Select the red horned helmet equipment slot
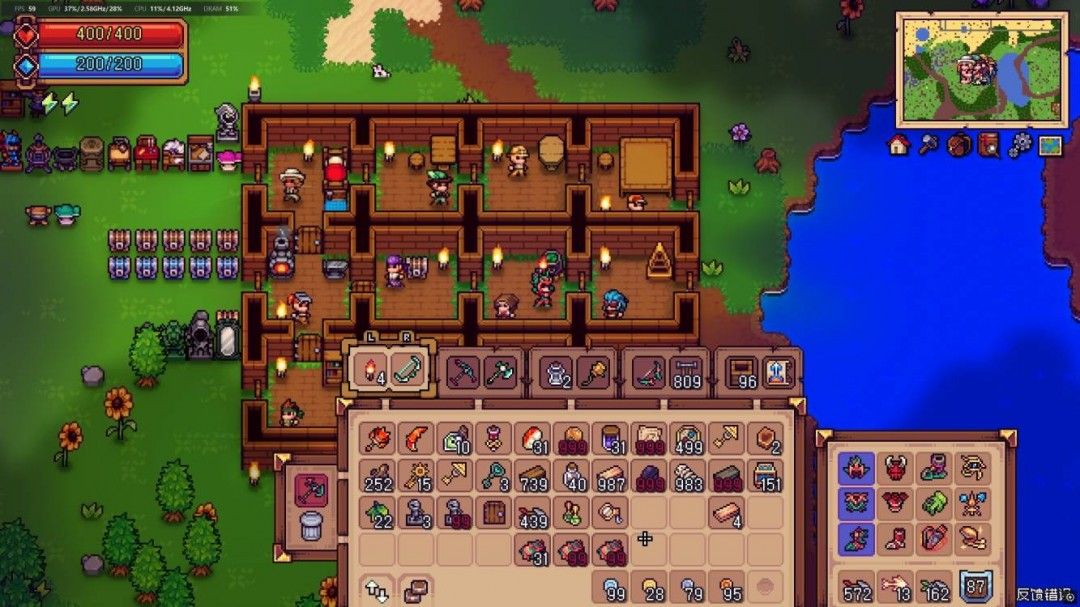The image size is (1080, 607). (895, 467)
